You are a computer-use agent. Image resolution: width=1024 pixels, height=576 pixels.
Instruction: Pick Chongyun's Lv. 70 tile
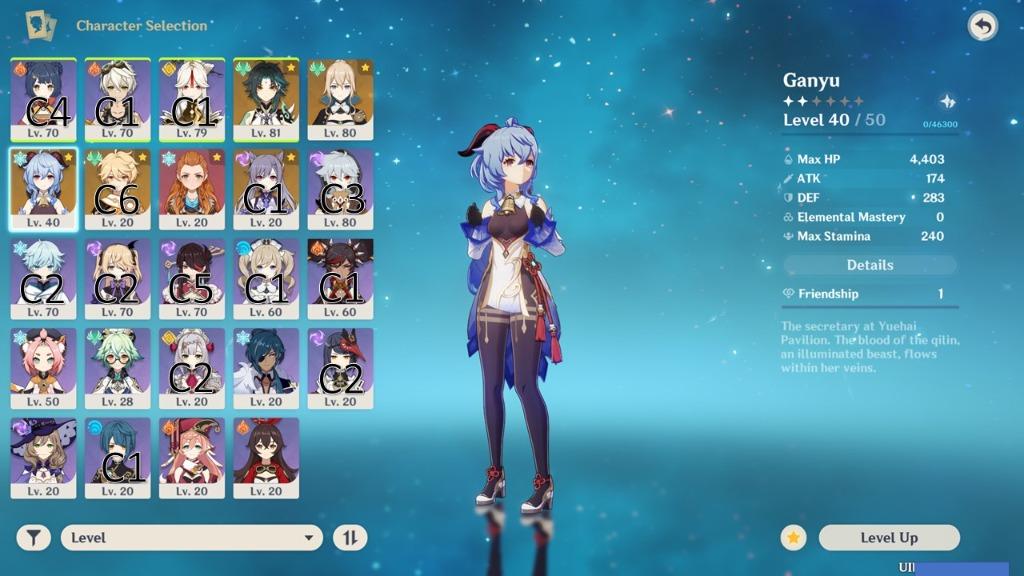pyautogui.click(x=44, y=278)
